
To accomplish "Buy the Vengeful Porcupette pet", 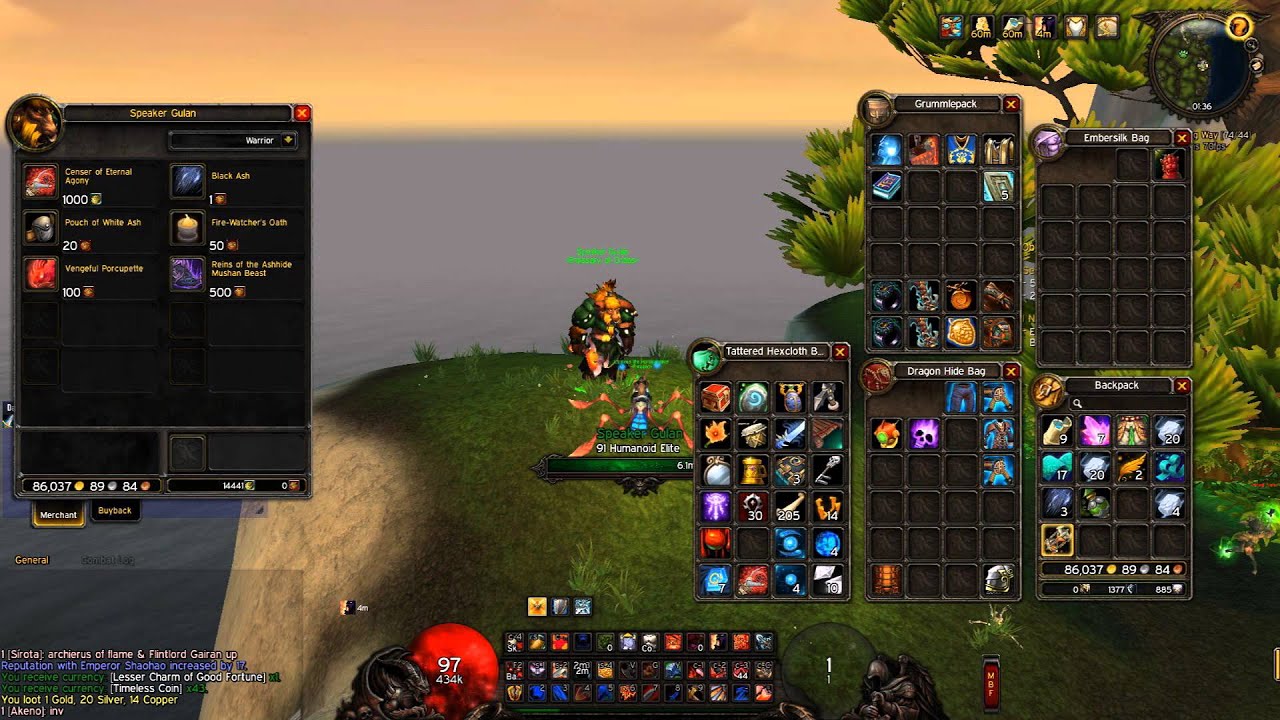I will point(41,273).
